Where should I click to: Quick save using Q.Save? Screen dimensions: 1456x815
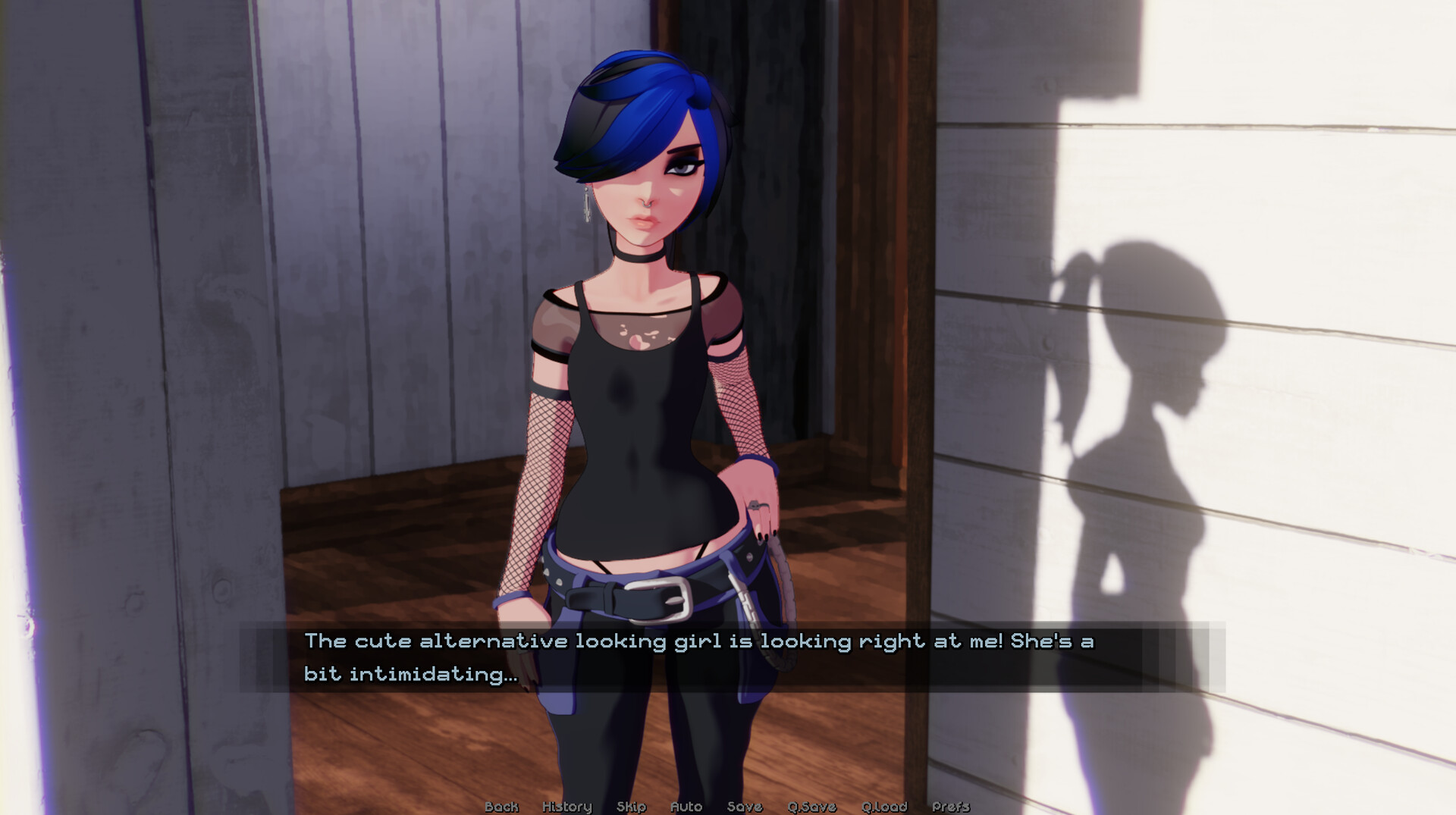[813, 807]
